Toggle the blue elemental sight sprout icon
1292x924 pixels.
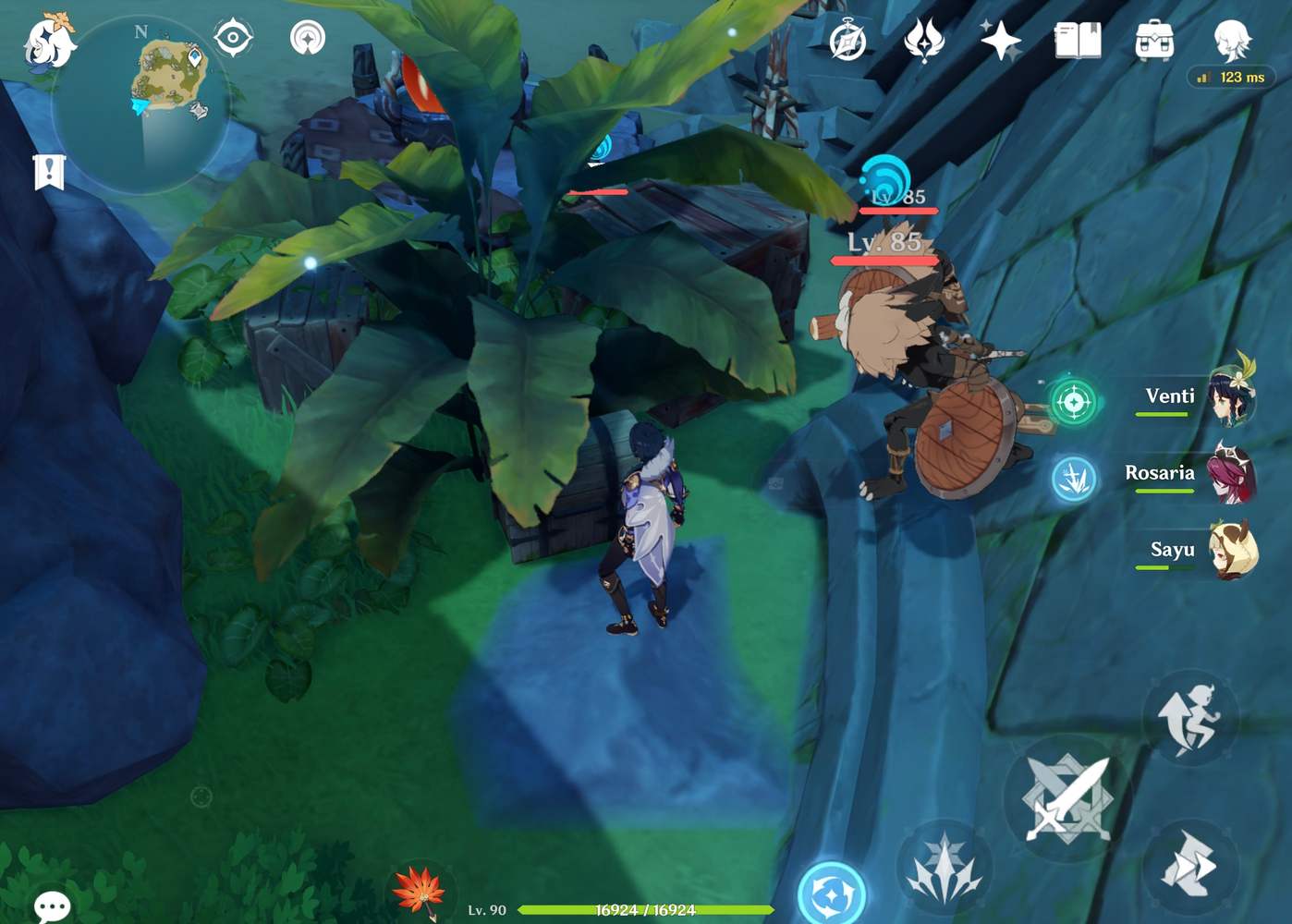(x=1072, y=480)
